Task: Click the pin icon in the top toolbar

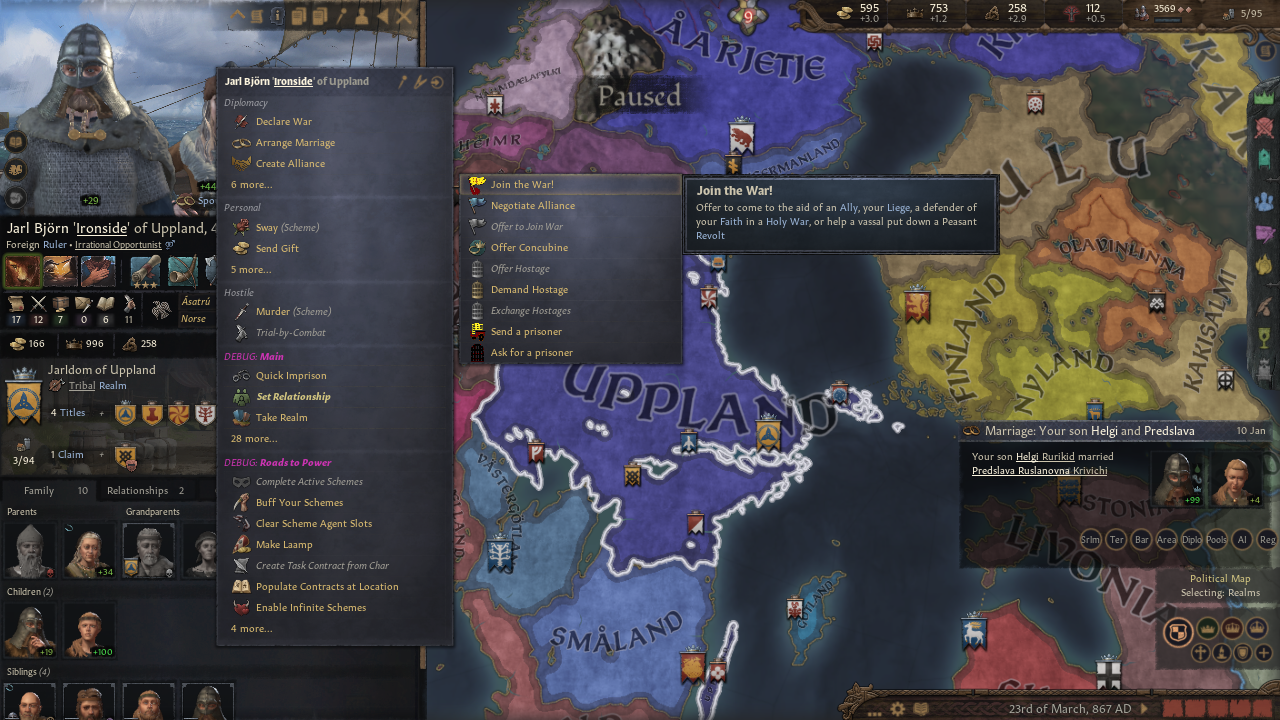Action: coord(340,16)
